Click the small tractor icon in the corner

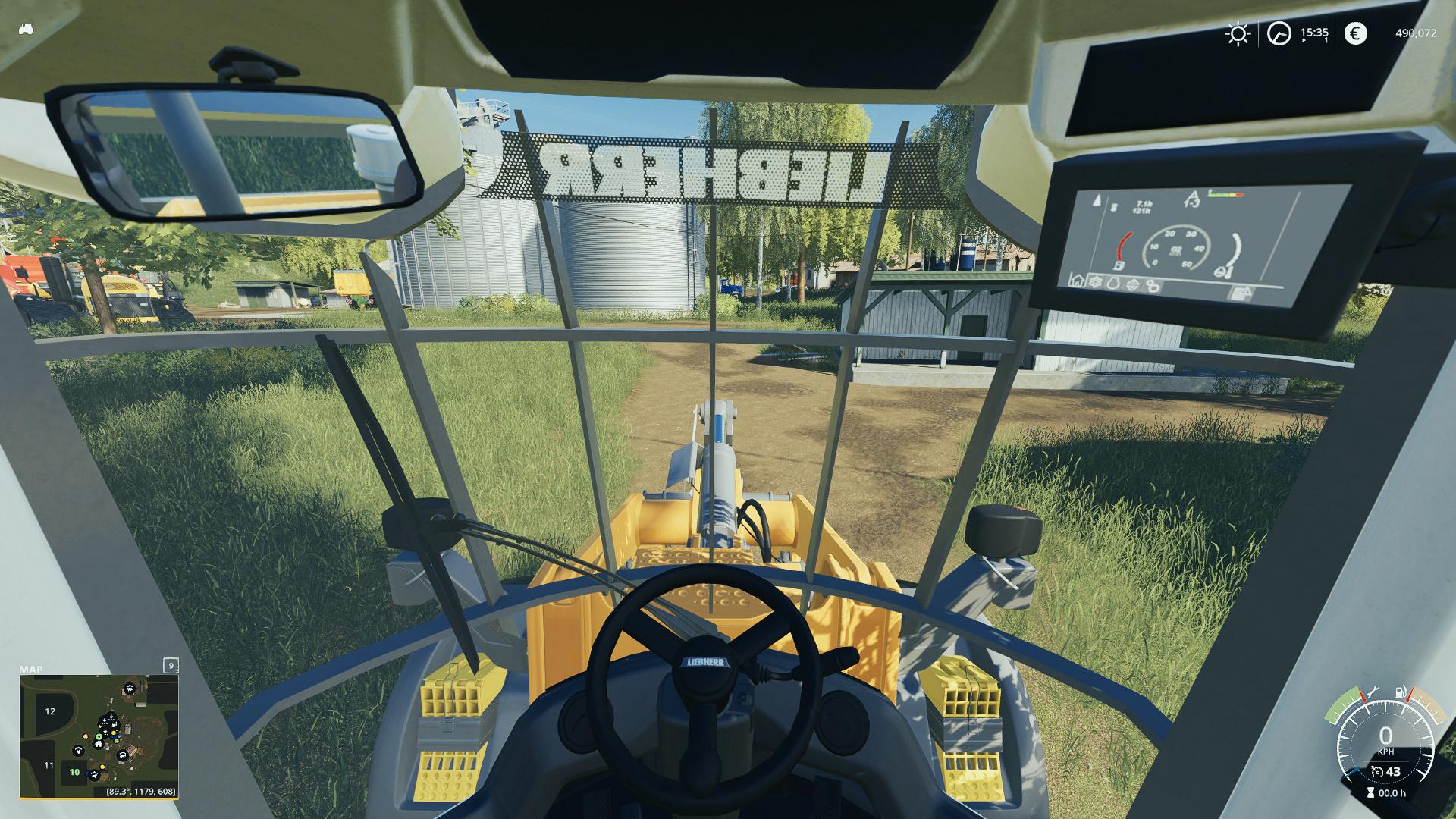(26, 29)
